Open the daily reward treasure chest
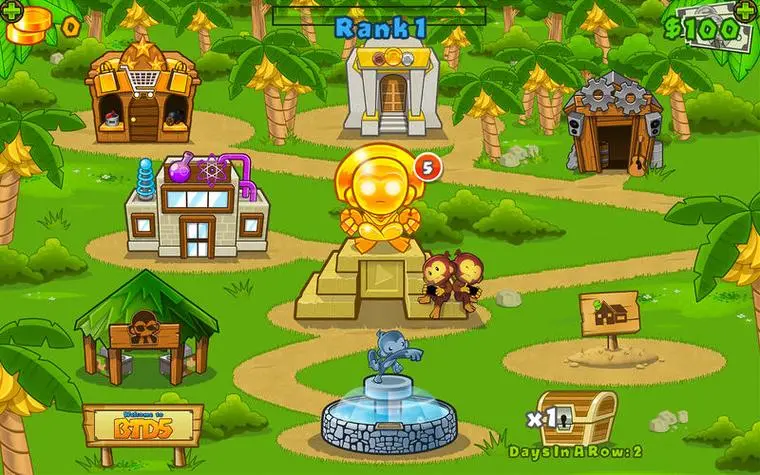 coord(575,416)
